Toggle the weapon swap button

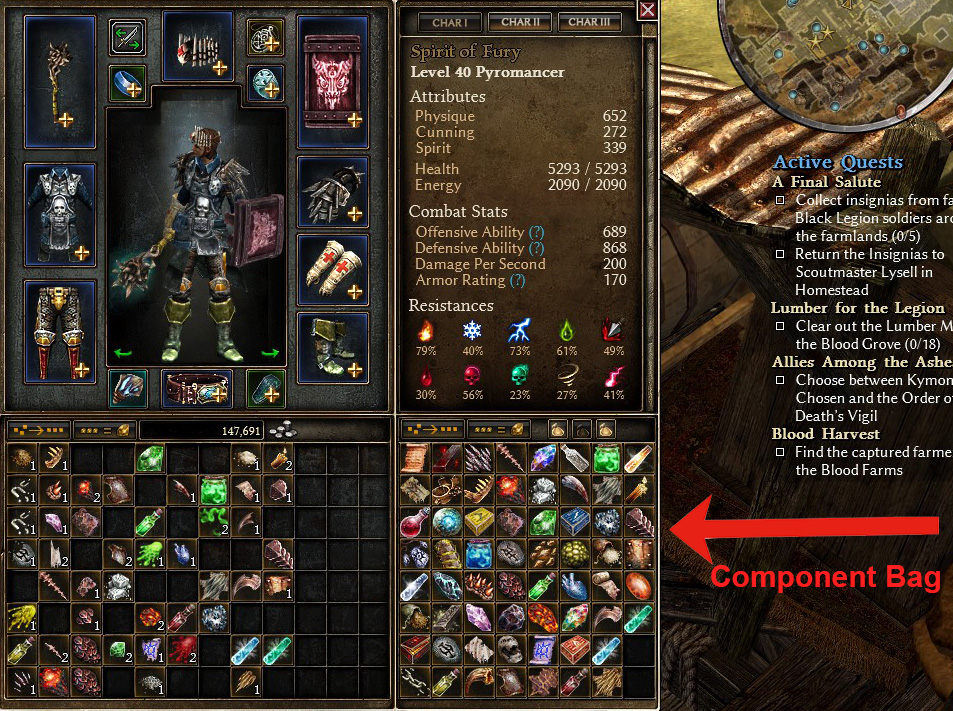(x=128, y=38)
